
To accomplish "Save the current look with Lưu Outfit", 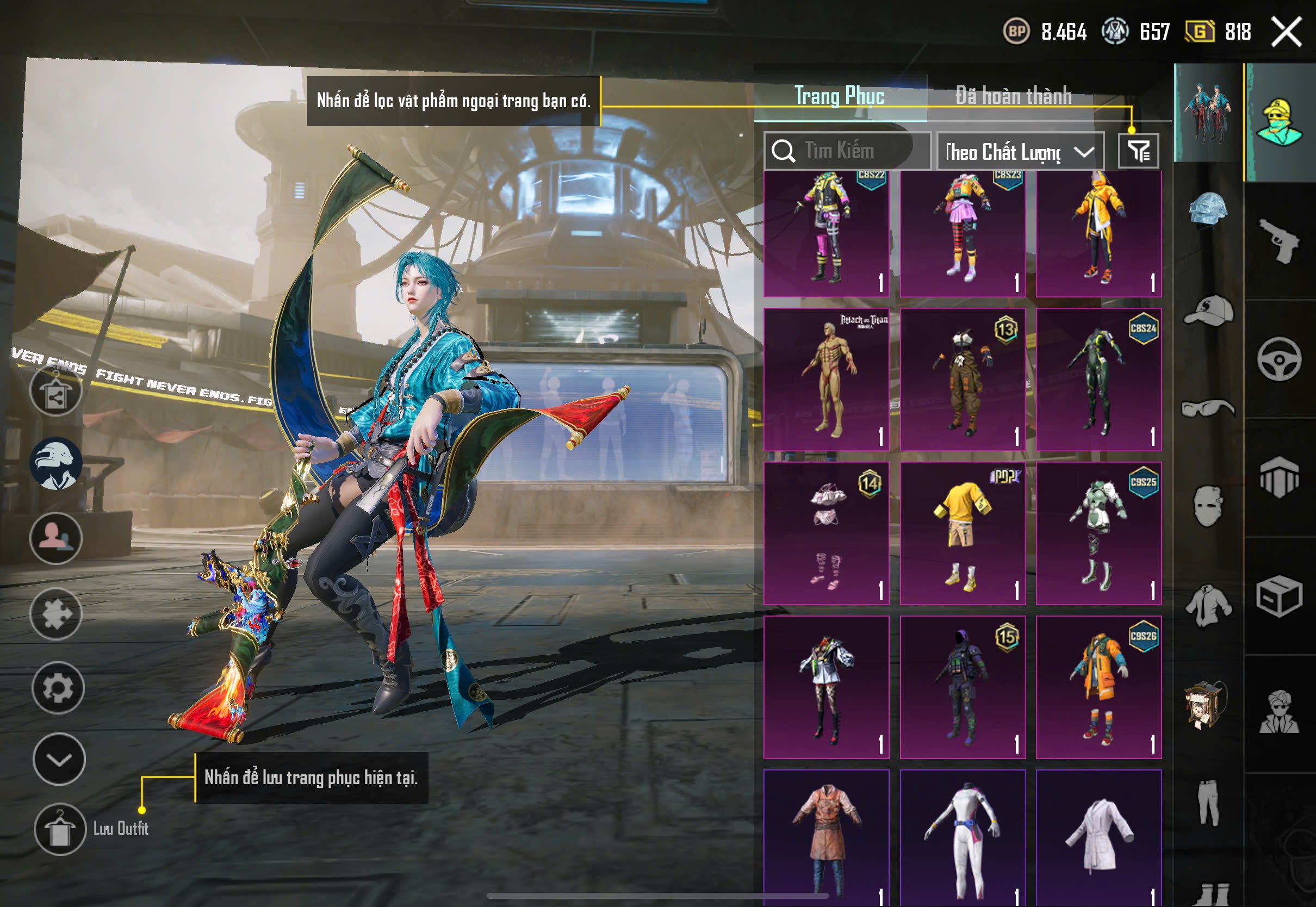I will pyautogui.click(x=60, y=829).
